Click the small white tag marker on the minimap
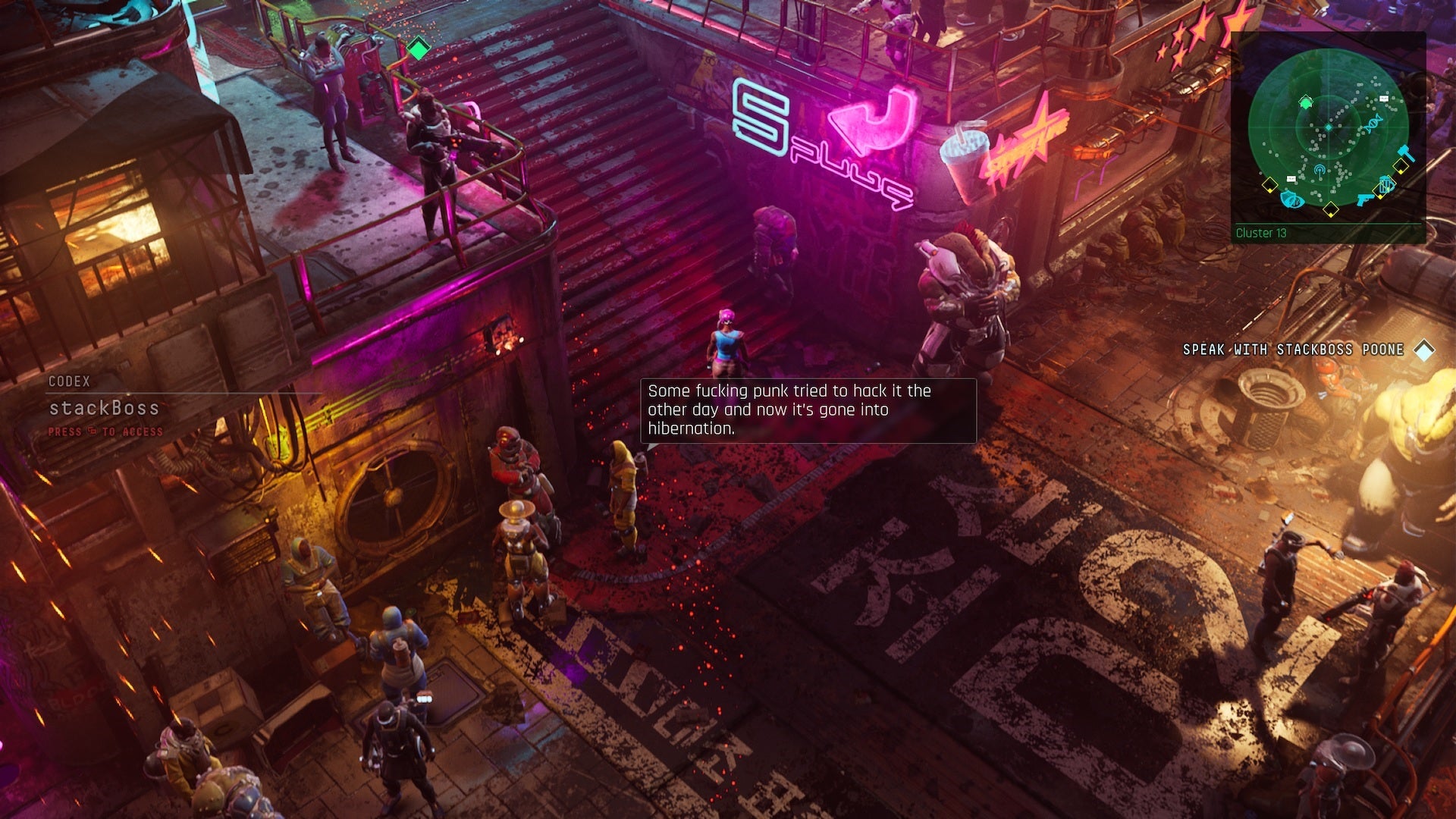 pyautogui.click(x=1382, y=99)
